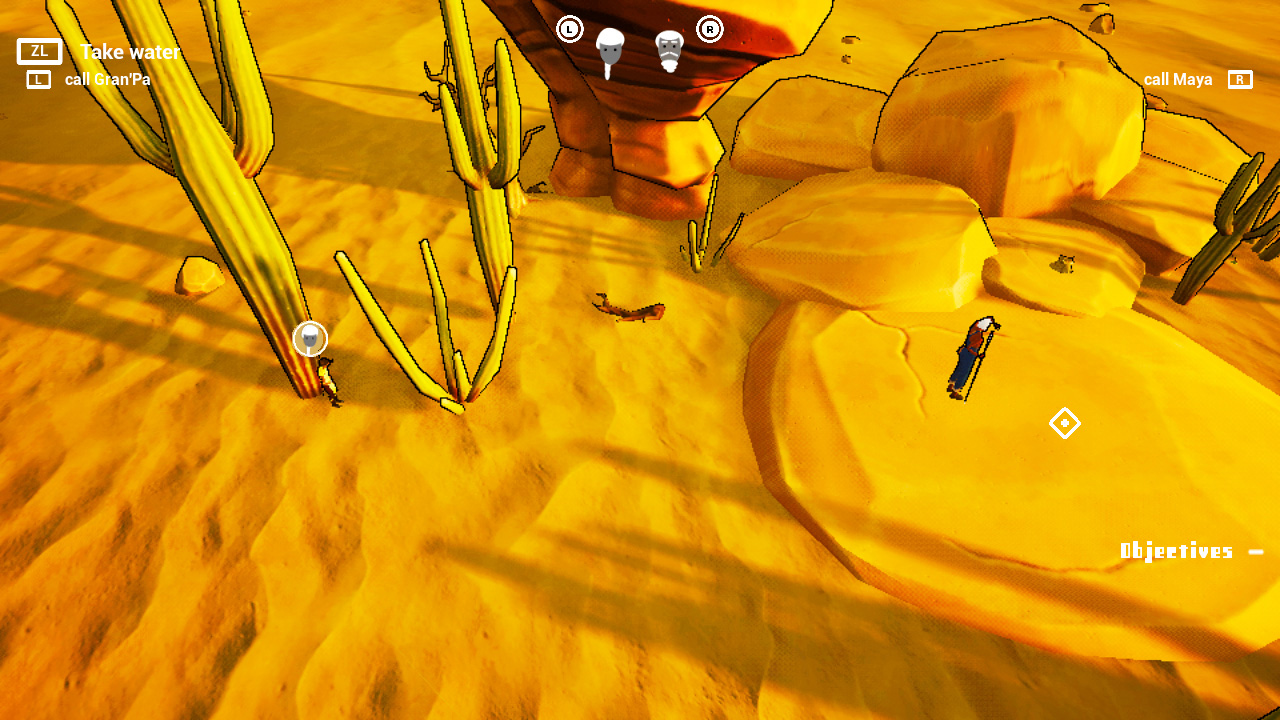This screenshot has height=720, width=1280.
Task: Click the diamond waypoint marker on the rock
Action: [1065, 424]
